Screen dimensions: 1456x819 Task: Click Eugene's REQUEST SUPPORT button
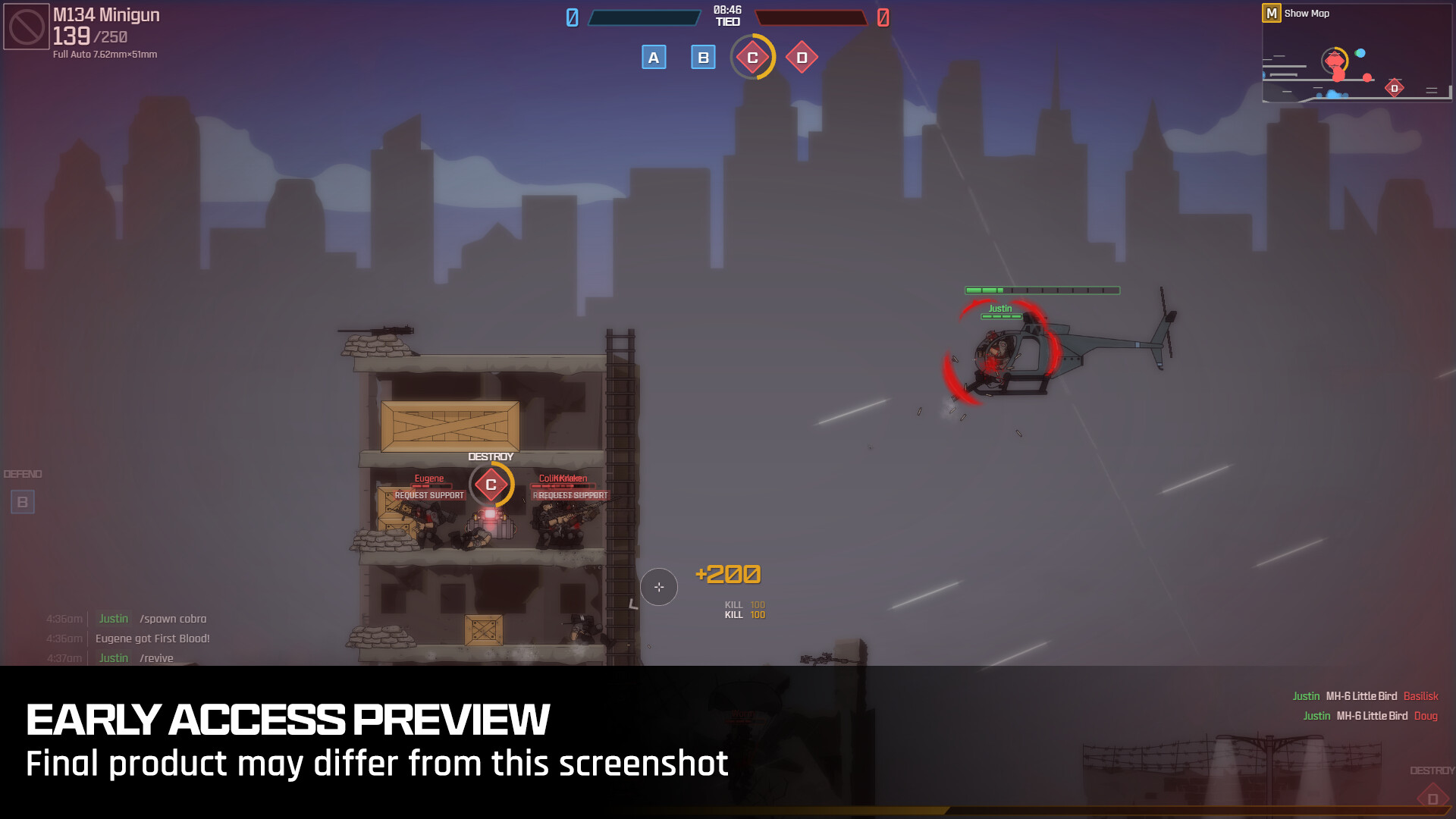tap(429, 494)
